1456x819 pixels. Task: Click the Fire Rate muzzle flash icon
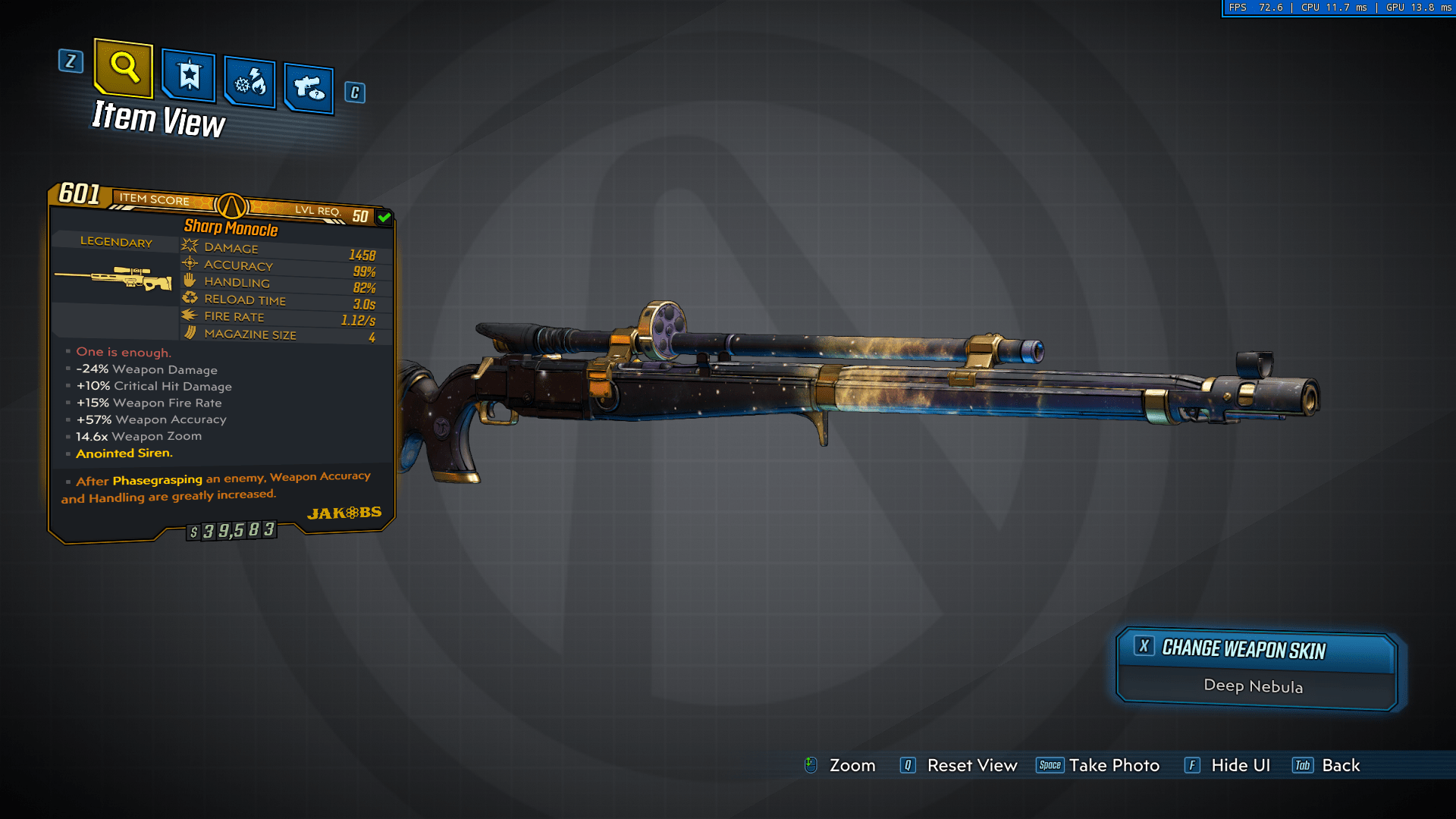click(189, 315)
